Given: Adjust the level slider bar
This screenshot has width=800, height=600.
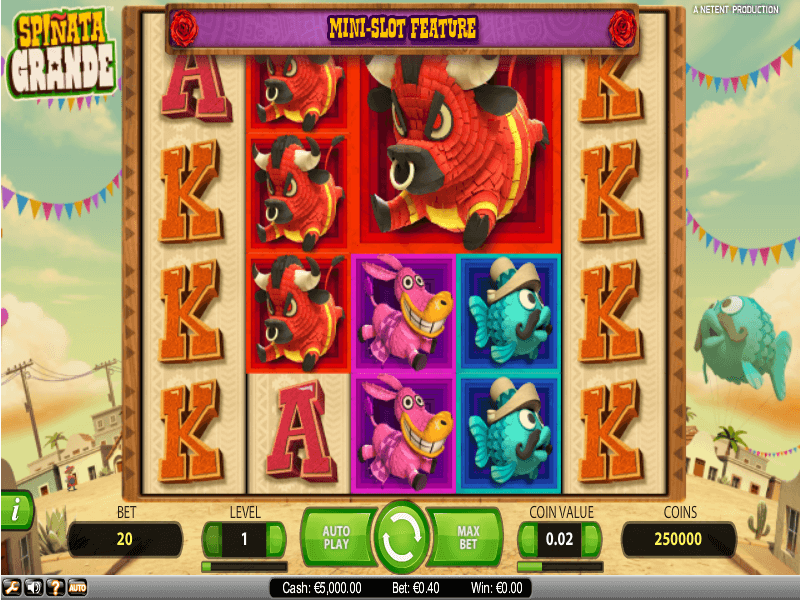Looking at the screenshot, I should [244, 566].
